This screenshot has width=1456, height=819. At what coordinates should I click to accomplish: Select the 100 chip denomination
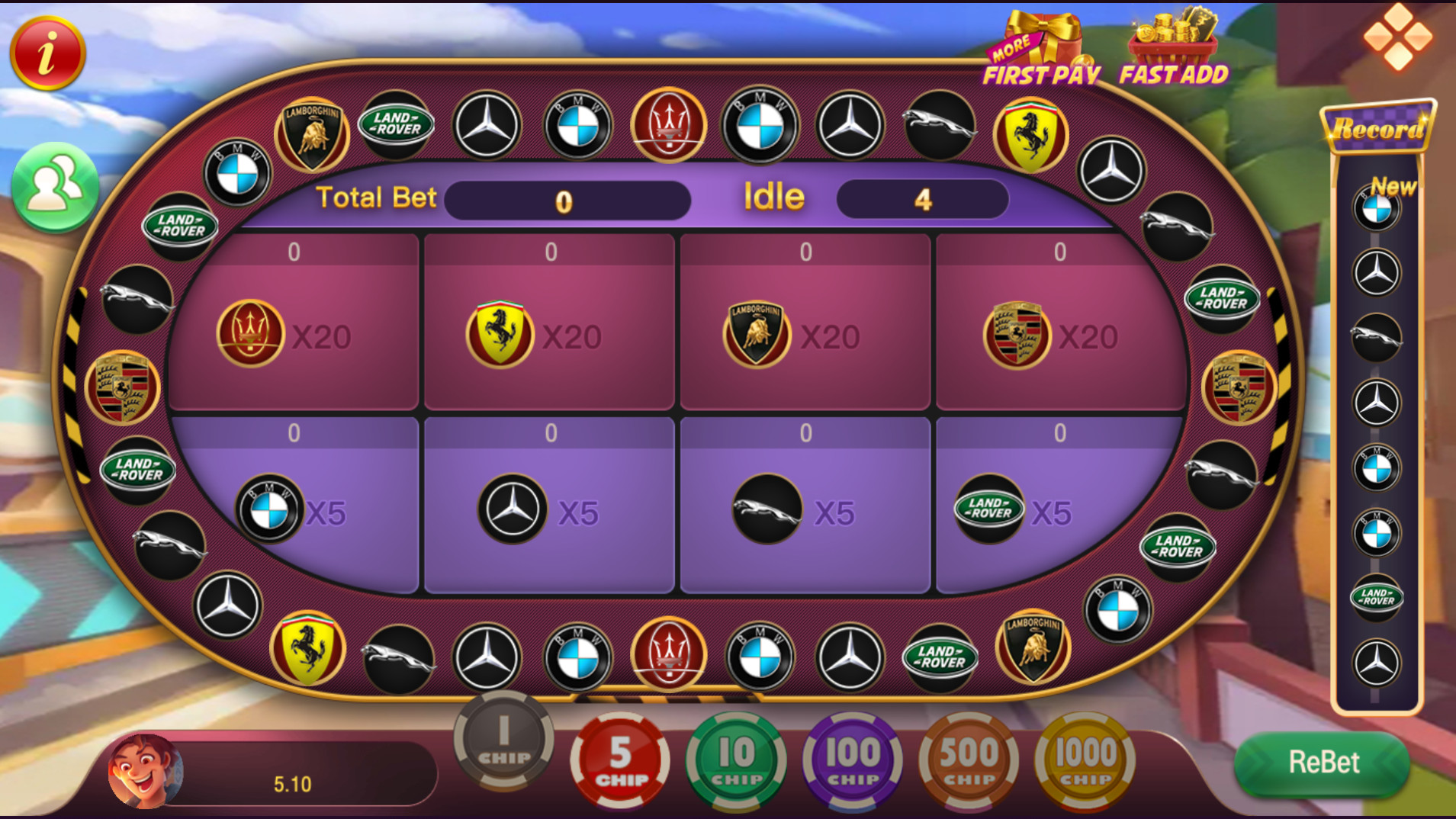point(853,759)
